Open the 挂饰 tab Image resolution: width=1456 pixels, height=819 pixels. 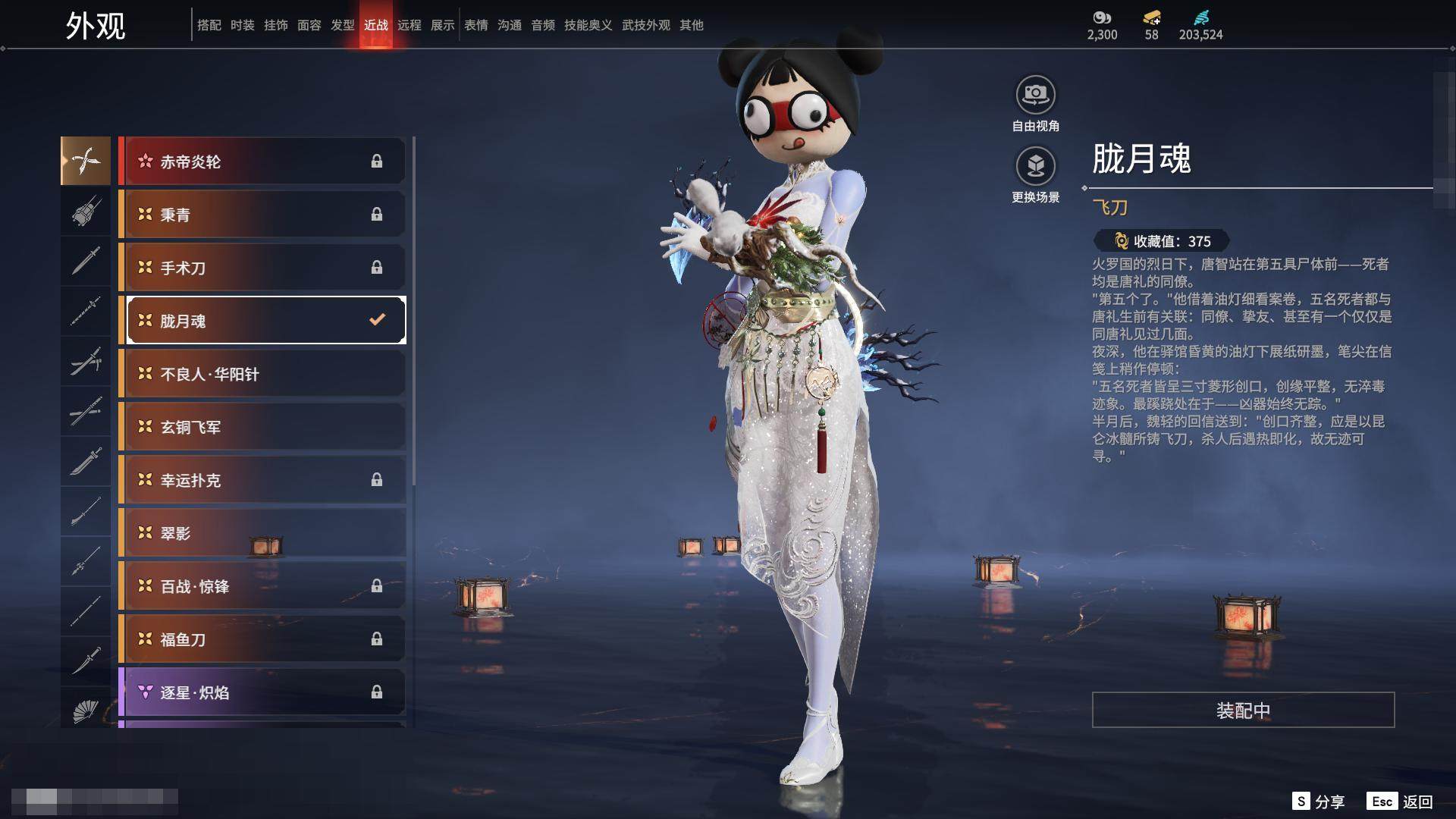[276, 25]
